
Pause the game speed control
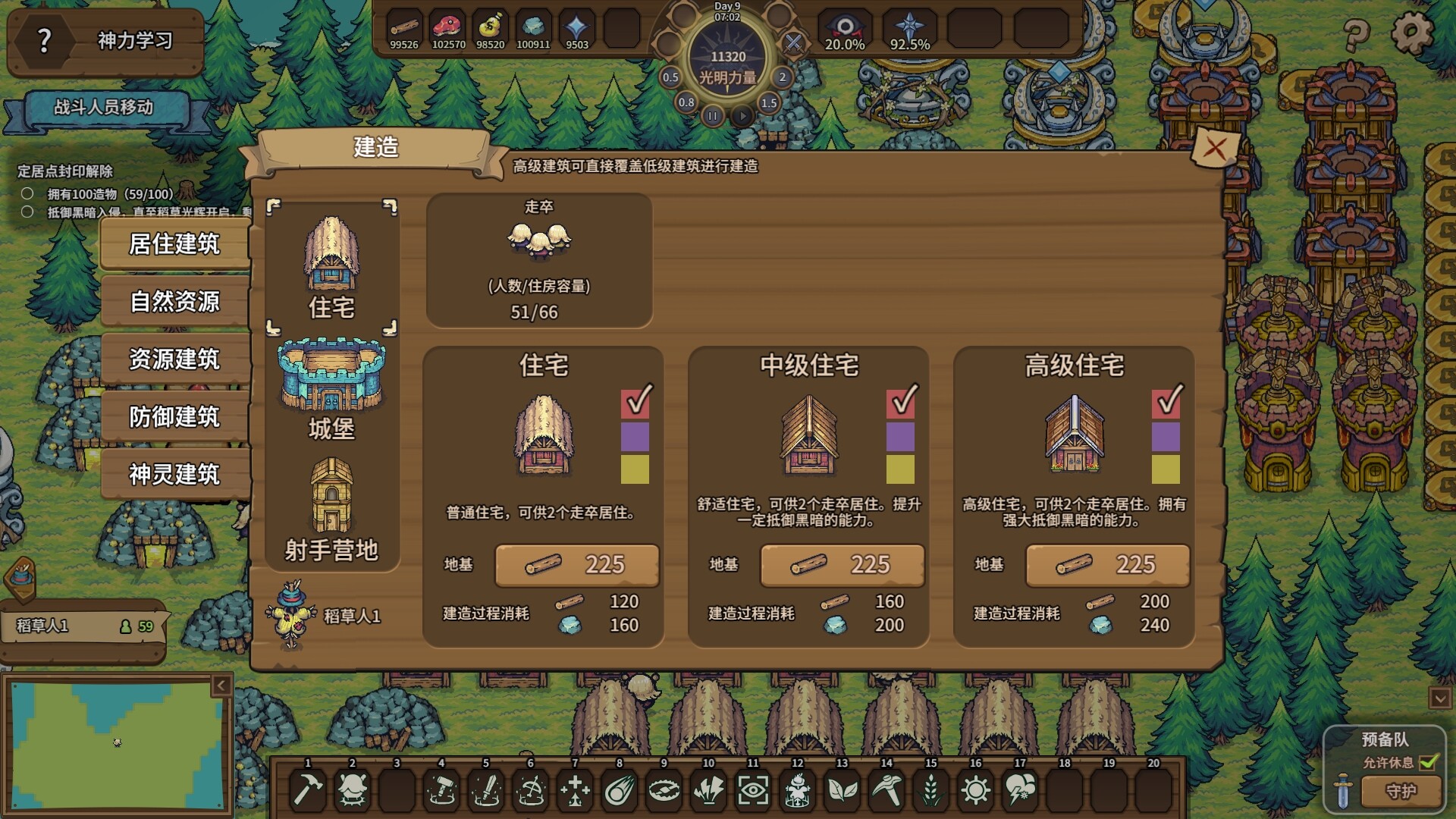click(712, 116)
